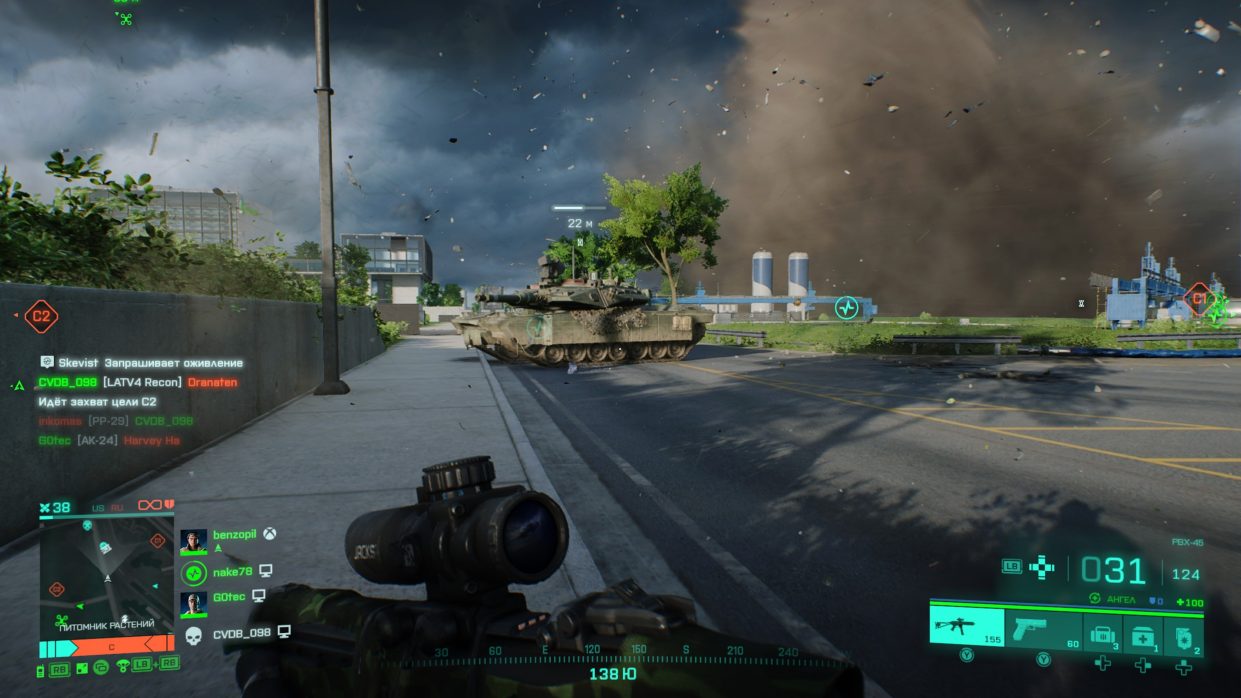Viewport: 1241px width, 698px height.
Task: Click the orange C2 objective marker
Action: click(41, 316)
